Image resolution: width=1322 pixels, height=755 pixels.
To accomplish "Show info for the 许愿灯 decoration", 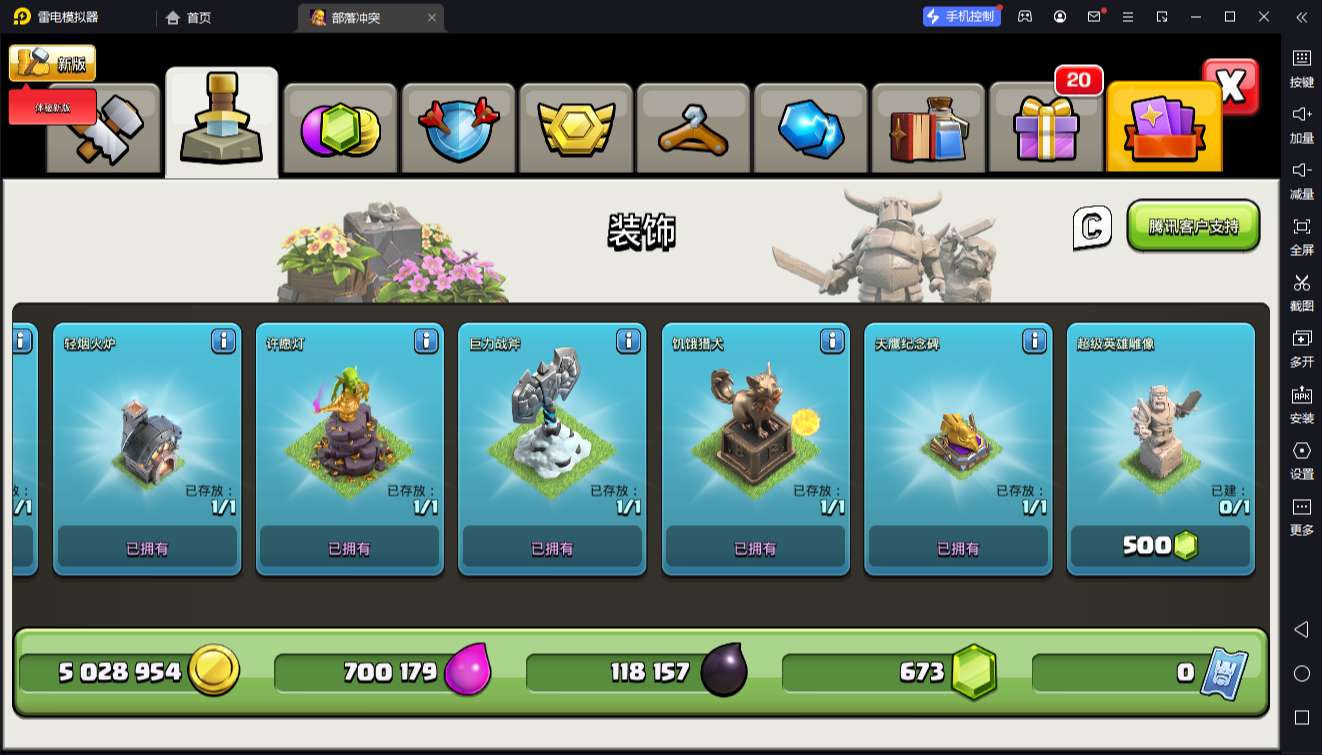I will 426,342.
